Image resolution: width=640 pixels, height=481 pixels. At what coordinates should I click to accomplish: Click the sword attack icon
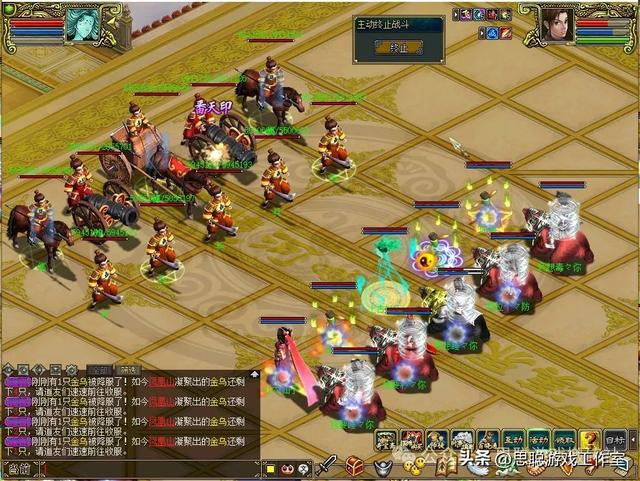(x=326, y=465)
